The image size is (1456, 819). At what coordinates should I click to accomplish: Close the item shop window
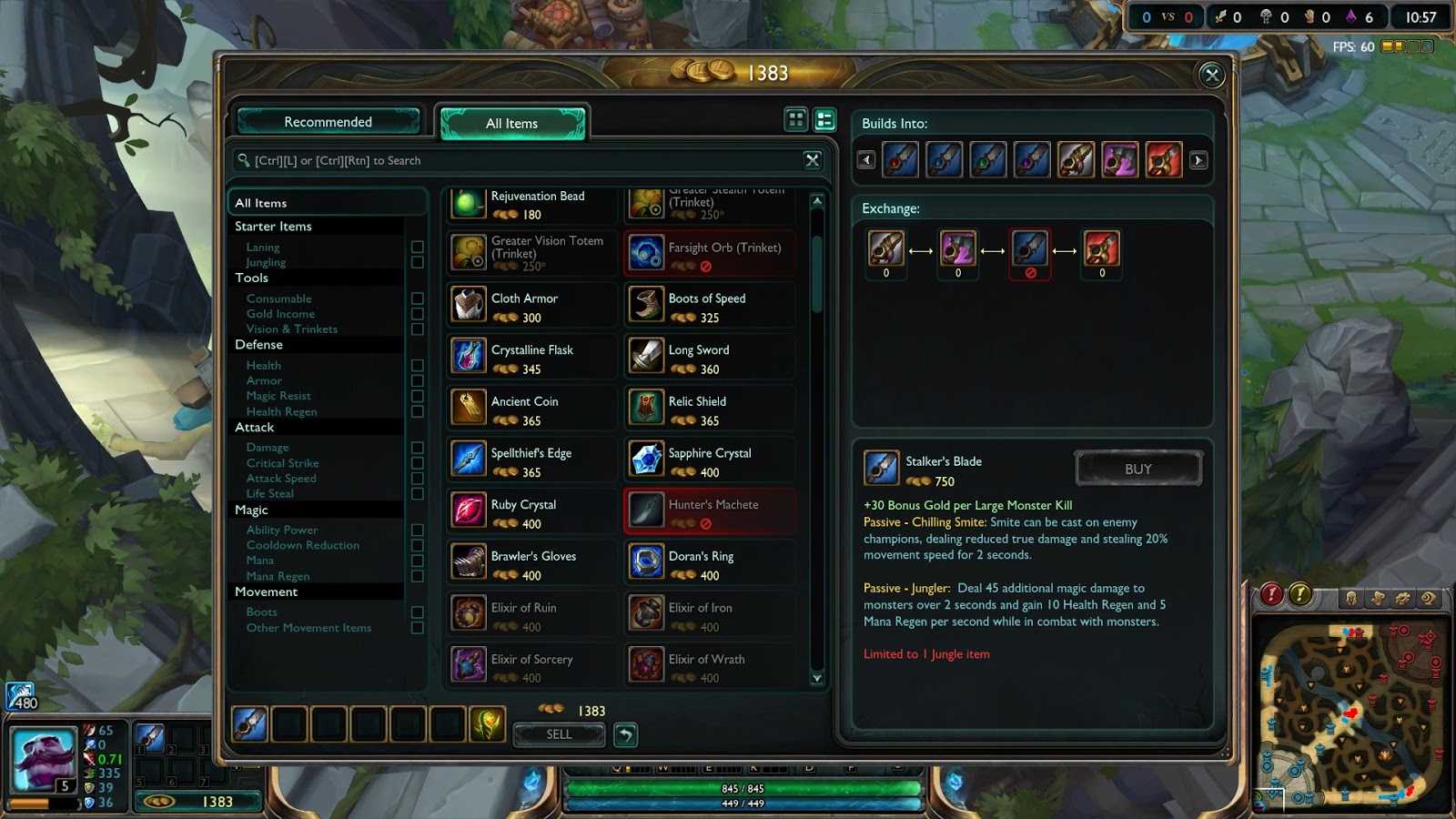point(1211,76)
